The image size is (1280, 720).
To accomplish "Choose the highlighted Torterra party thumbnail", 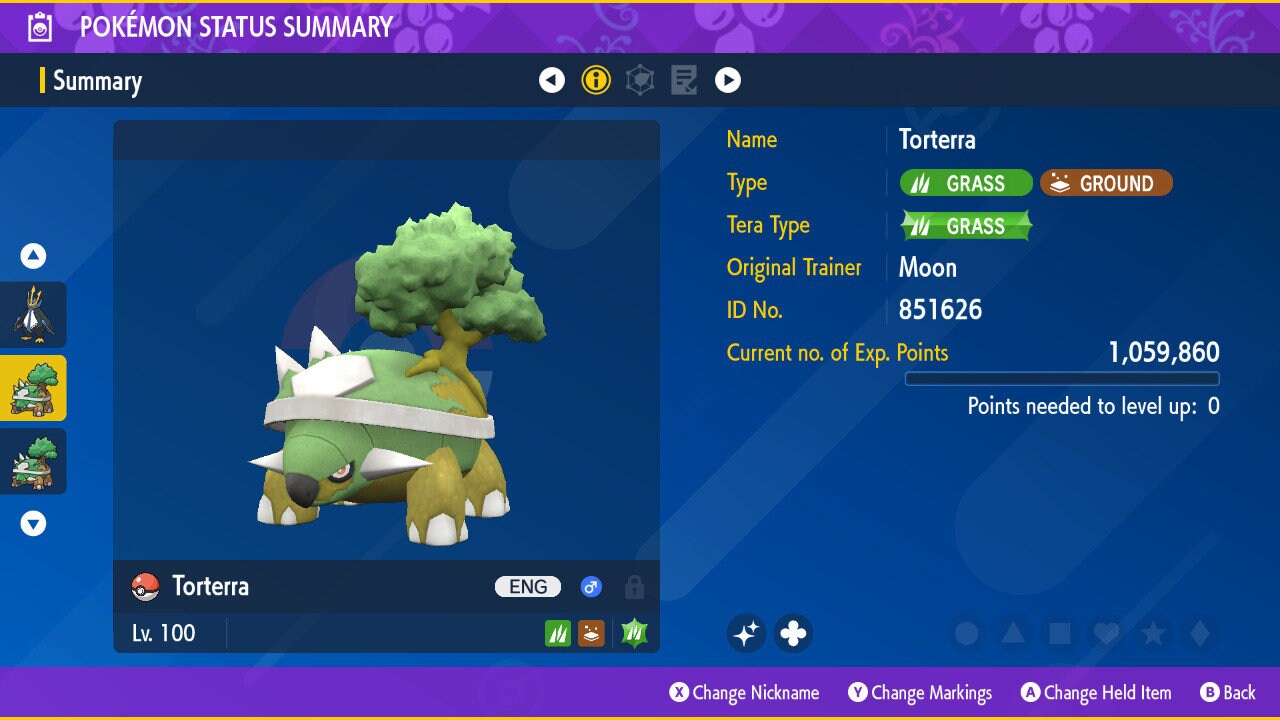I will coord(33,388).
